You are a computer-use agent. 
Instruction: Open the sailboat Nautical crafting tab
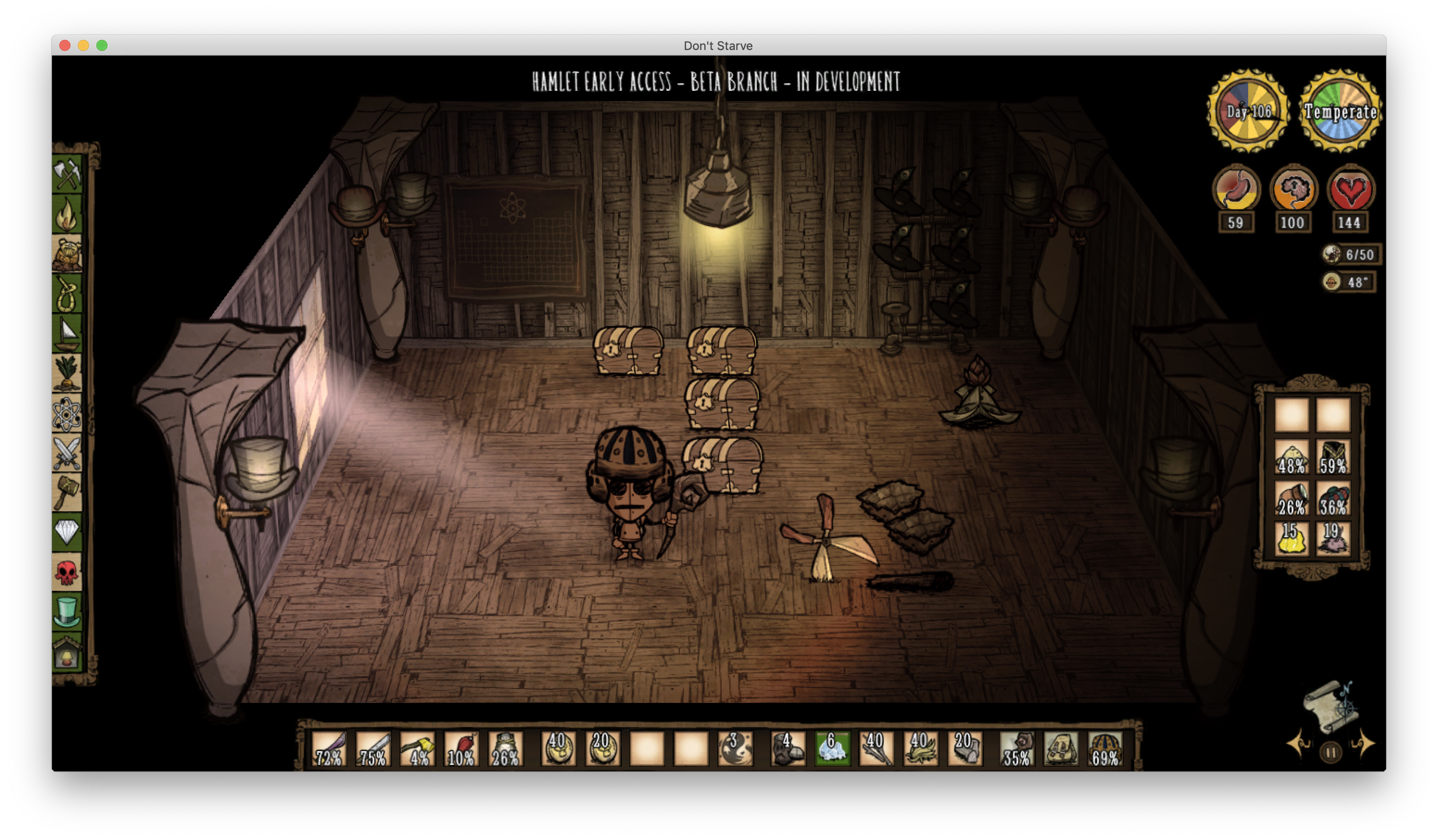(x=67, y=333)
